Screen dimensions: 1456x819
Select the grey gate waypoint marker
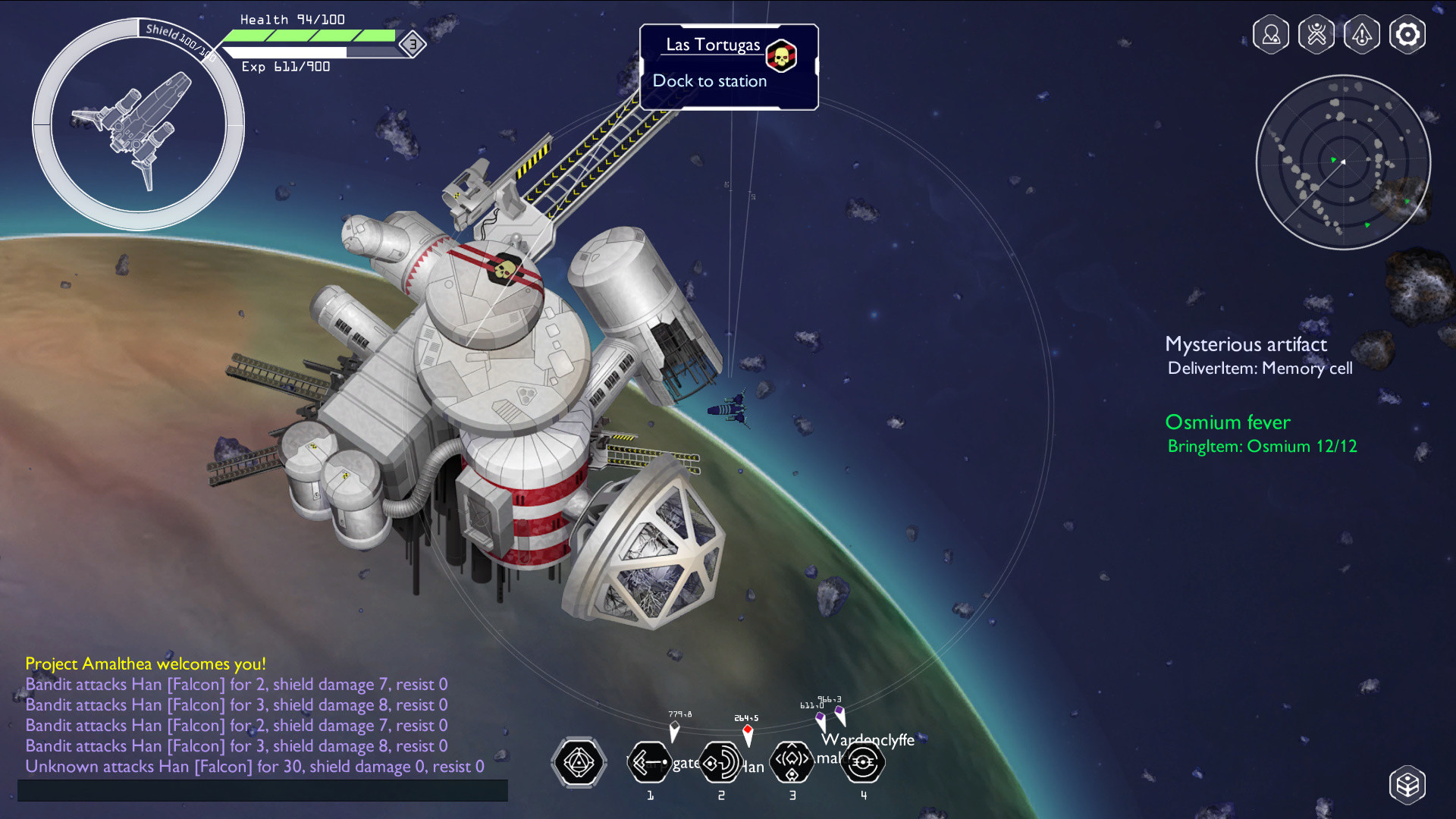(x=674, y=730)
